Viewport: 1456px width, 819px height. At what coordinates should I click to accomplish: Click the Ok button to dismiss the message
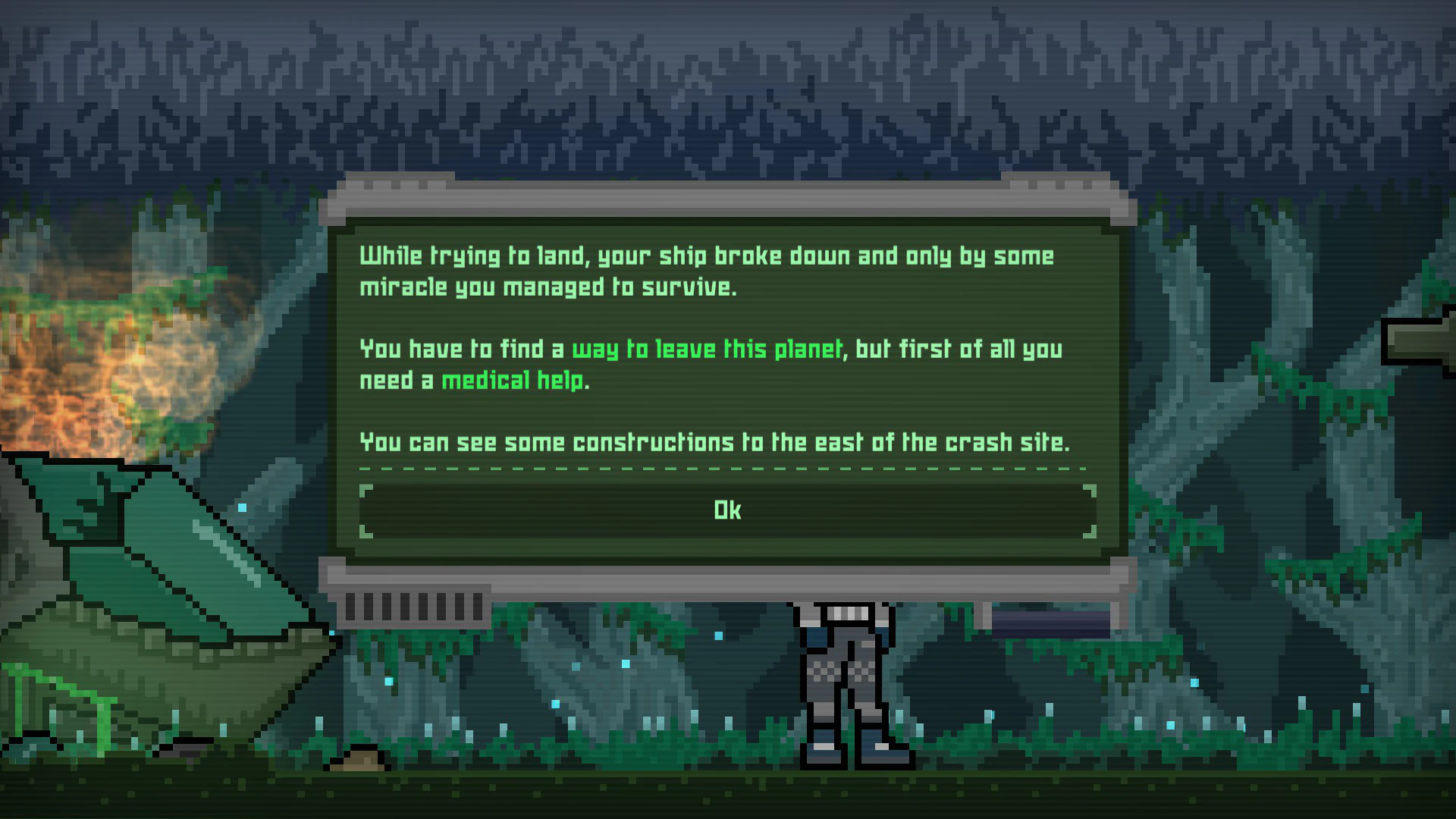pyautogui.click(x=726, y=510)
